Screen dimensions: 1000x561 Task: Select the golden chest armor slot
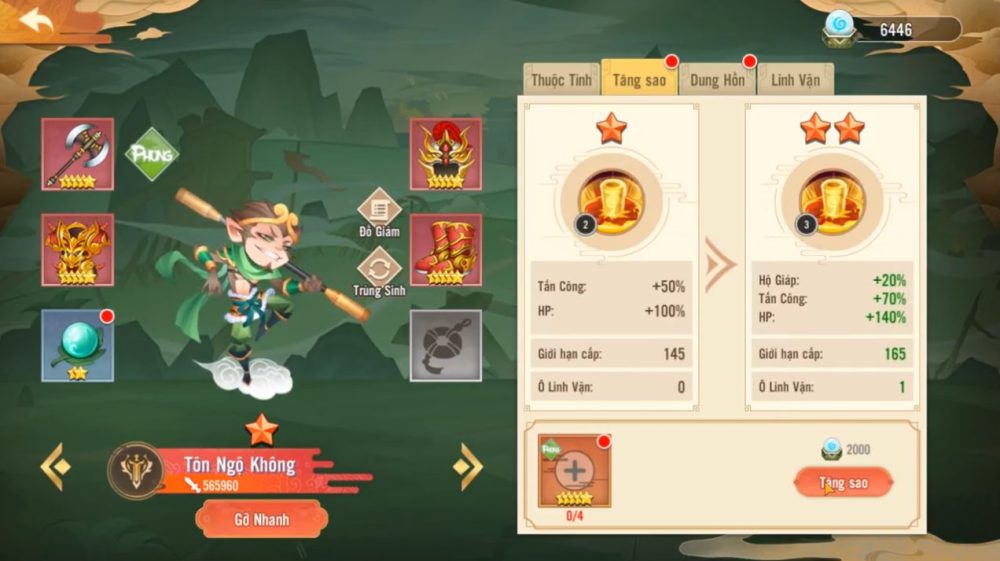pyautogui.click(x=78, y=250)
